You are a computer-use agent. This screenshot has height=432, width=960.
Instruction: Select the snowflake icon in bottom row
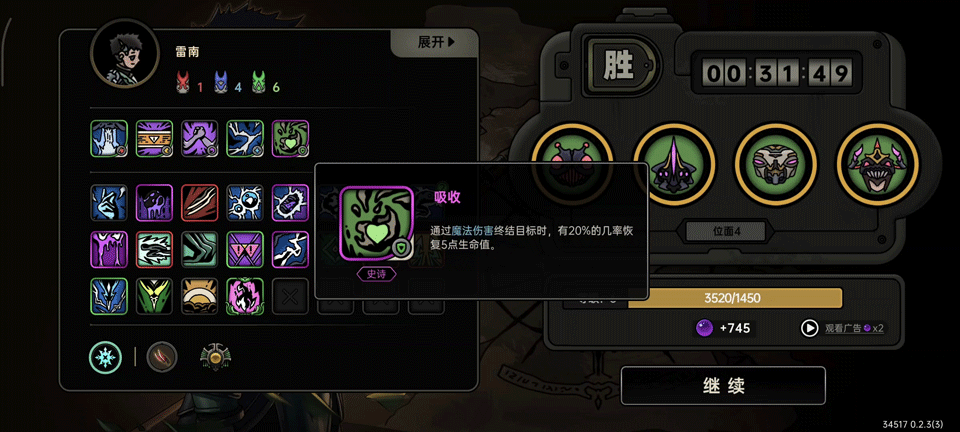[105, 356]
